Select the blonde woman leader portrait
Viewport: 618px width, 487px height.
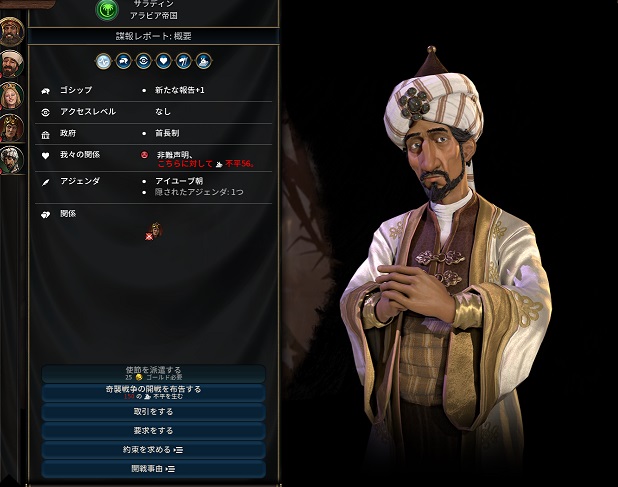(x=13, y=97)
